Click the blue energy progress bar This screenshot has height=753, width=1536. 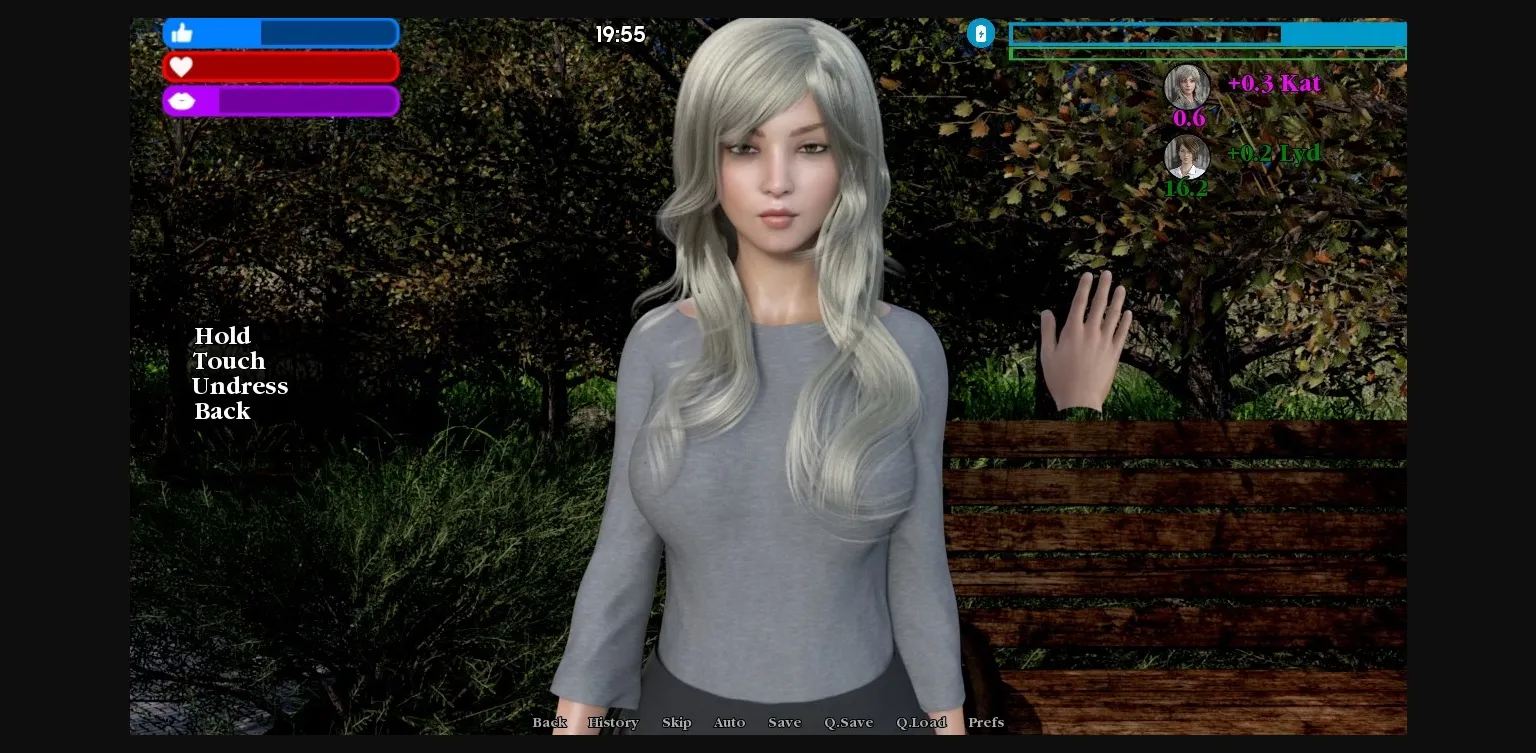coord(1207,34)
